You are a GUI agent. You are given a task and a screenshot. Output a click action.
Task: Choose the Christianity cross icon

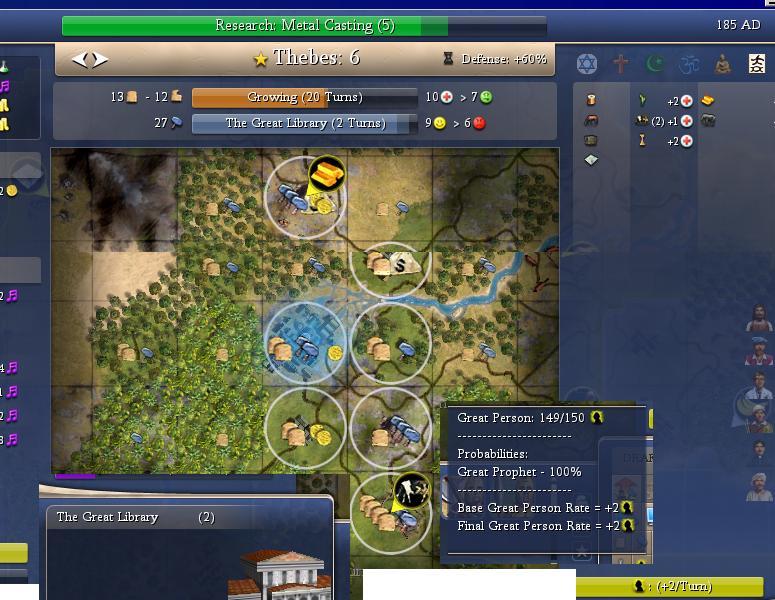click(621, 65)
